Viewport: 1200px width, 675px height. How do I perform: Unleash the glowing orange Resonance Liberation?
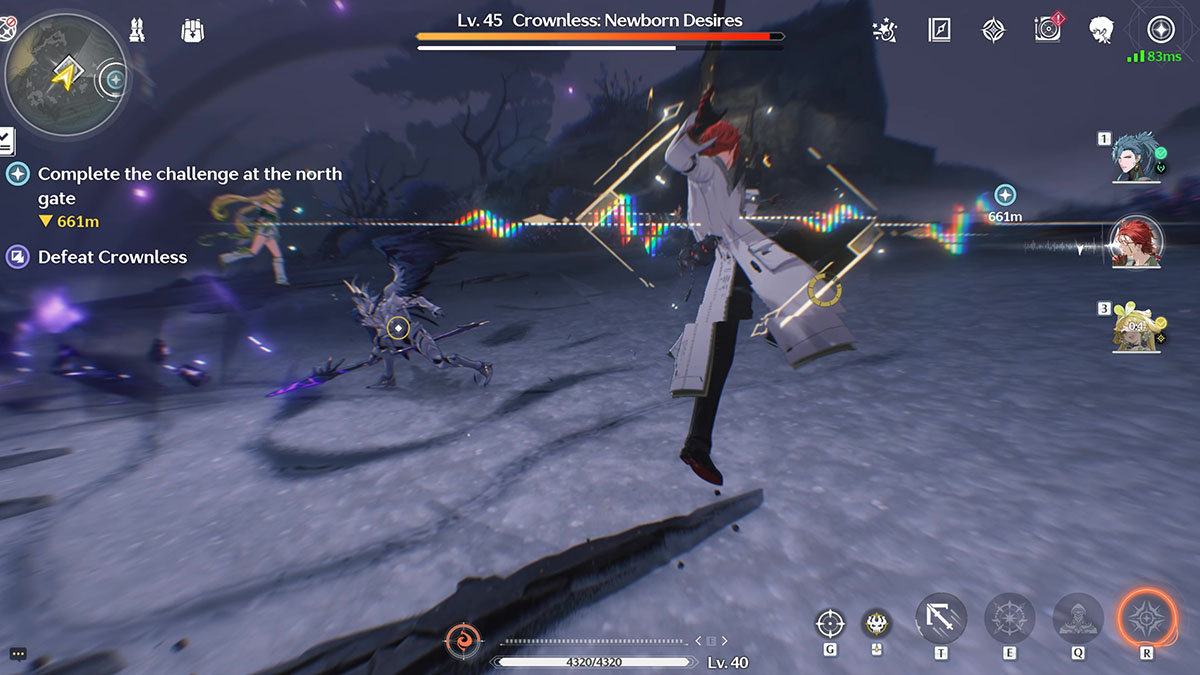click(x=1147, y=618)
